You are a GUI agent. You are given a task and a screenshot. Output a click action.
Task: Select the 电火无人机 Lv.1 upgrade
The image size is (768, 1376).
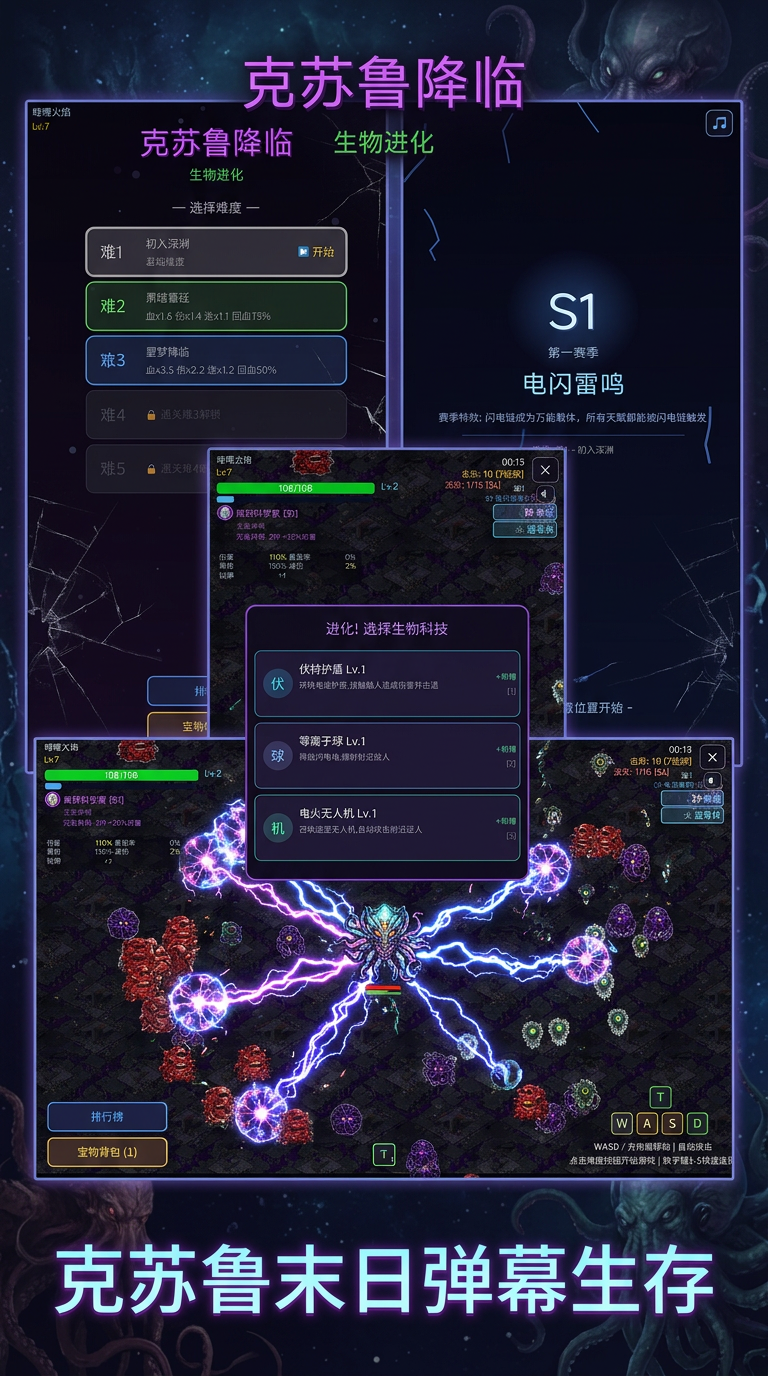387,827
